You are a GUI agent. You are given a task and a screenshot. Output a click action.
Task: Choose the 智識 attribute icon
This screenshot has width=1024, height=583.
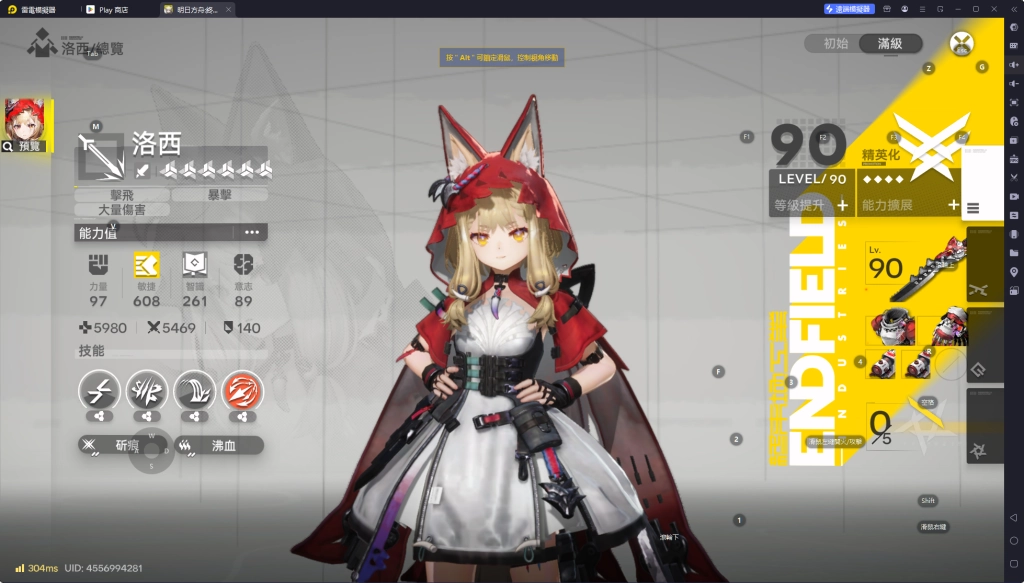tap(195, 265)
